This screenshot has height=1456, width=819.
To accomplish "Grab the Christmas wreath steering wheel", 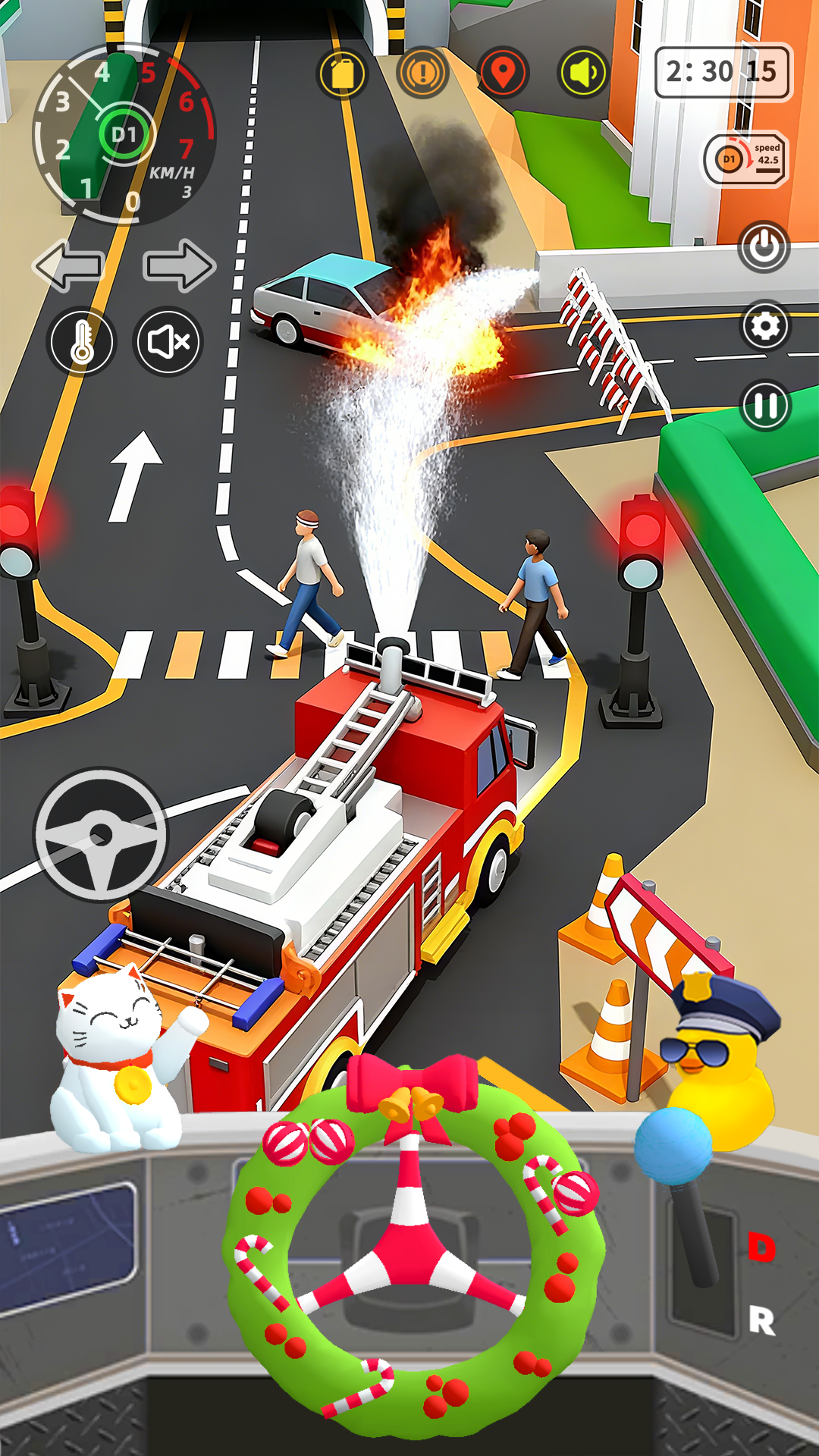I will click(413, 1251).
